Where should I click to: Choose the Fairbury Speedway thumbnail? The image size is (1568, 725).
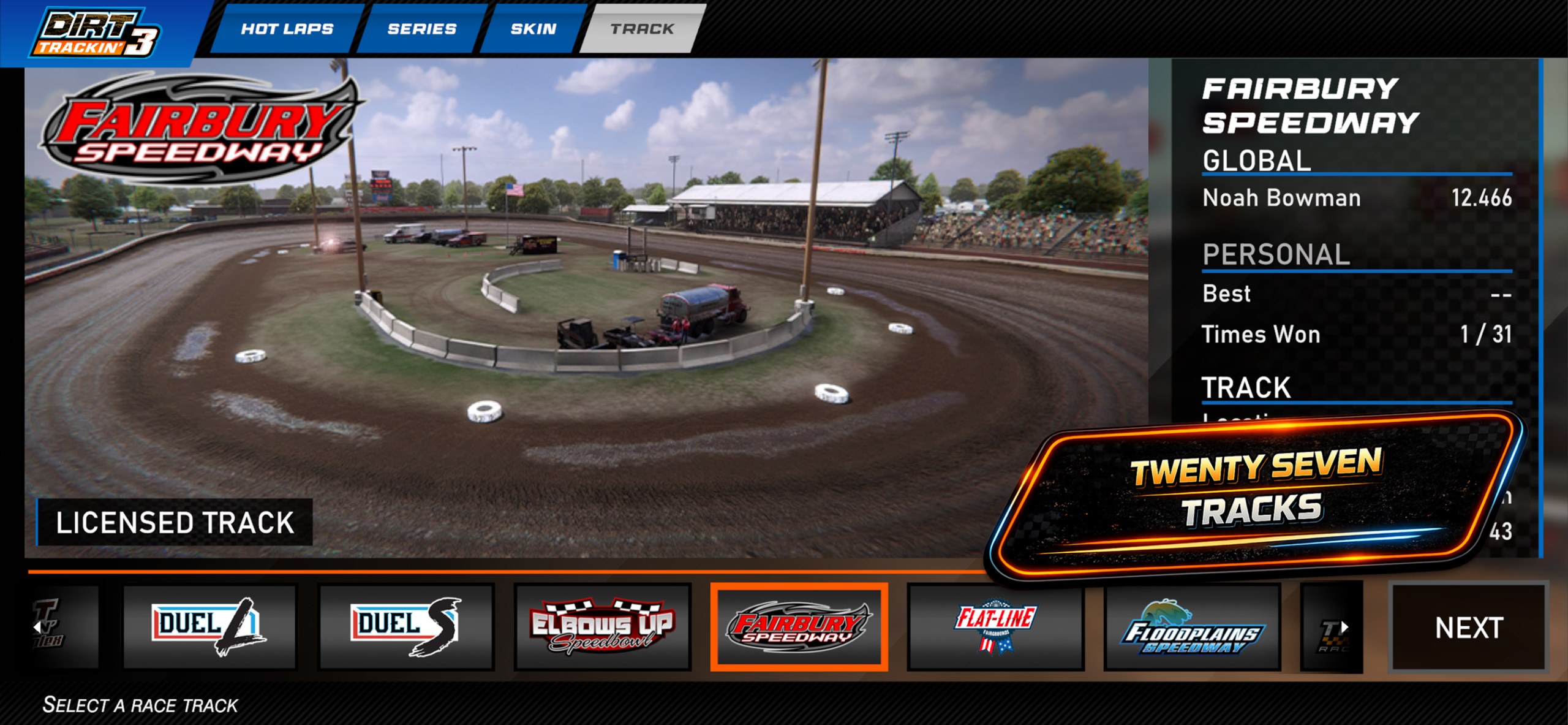[x=799, y=626]
